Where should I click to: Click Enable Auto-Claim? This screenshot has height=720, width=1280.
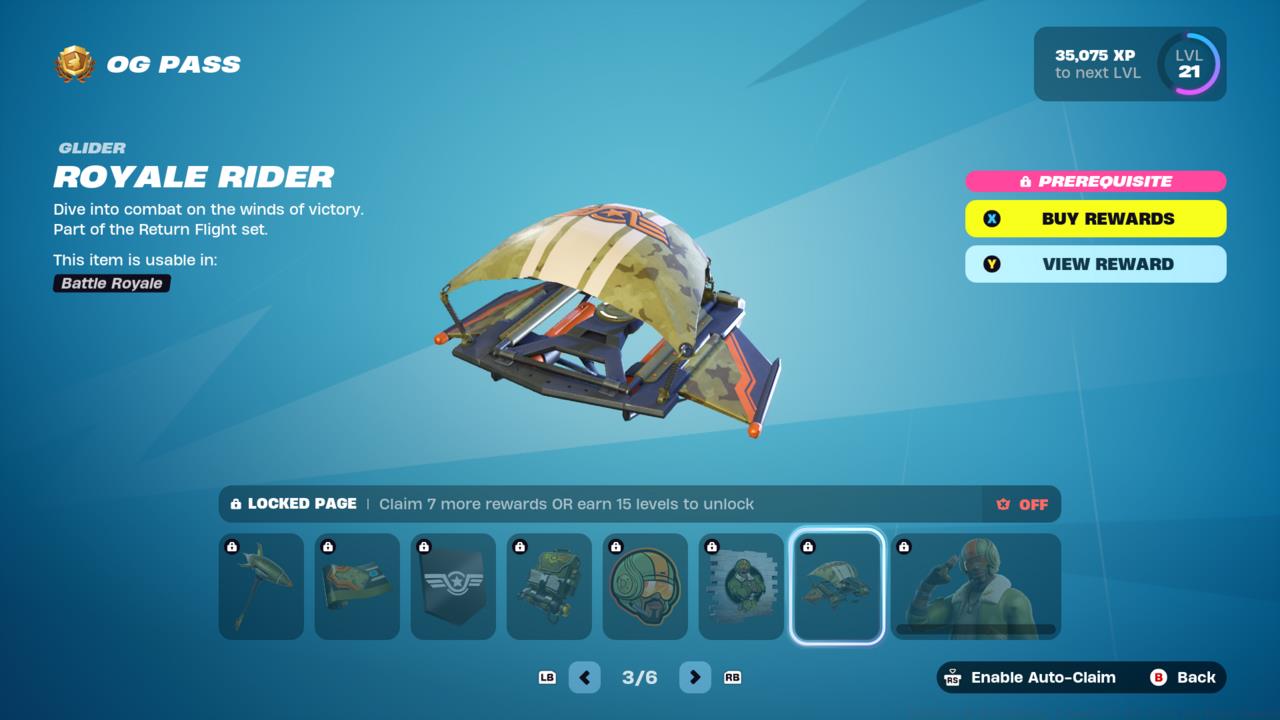1030,677
